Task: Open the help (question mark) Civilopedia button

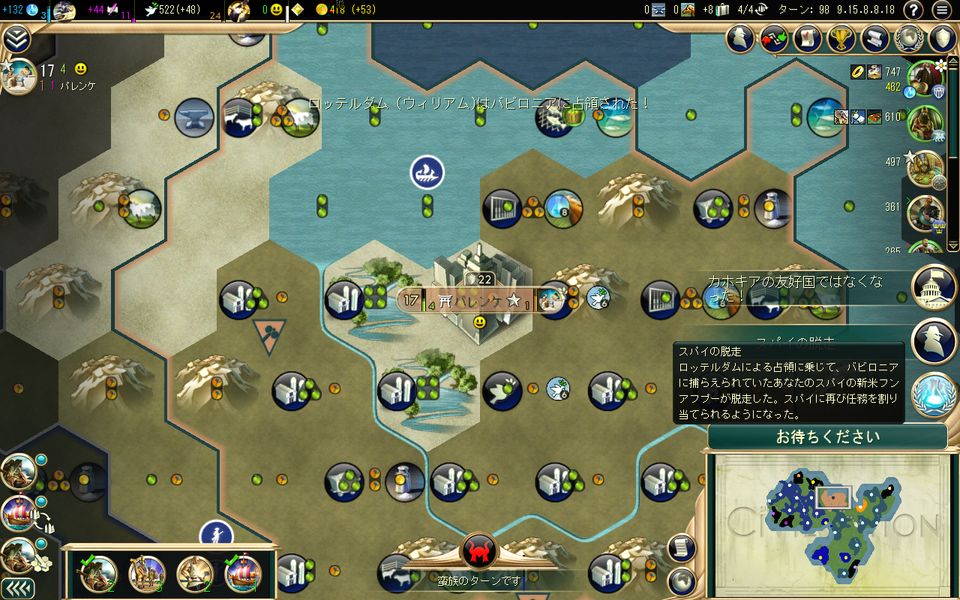Action: pyautogui.click(x=912, y=10)
